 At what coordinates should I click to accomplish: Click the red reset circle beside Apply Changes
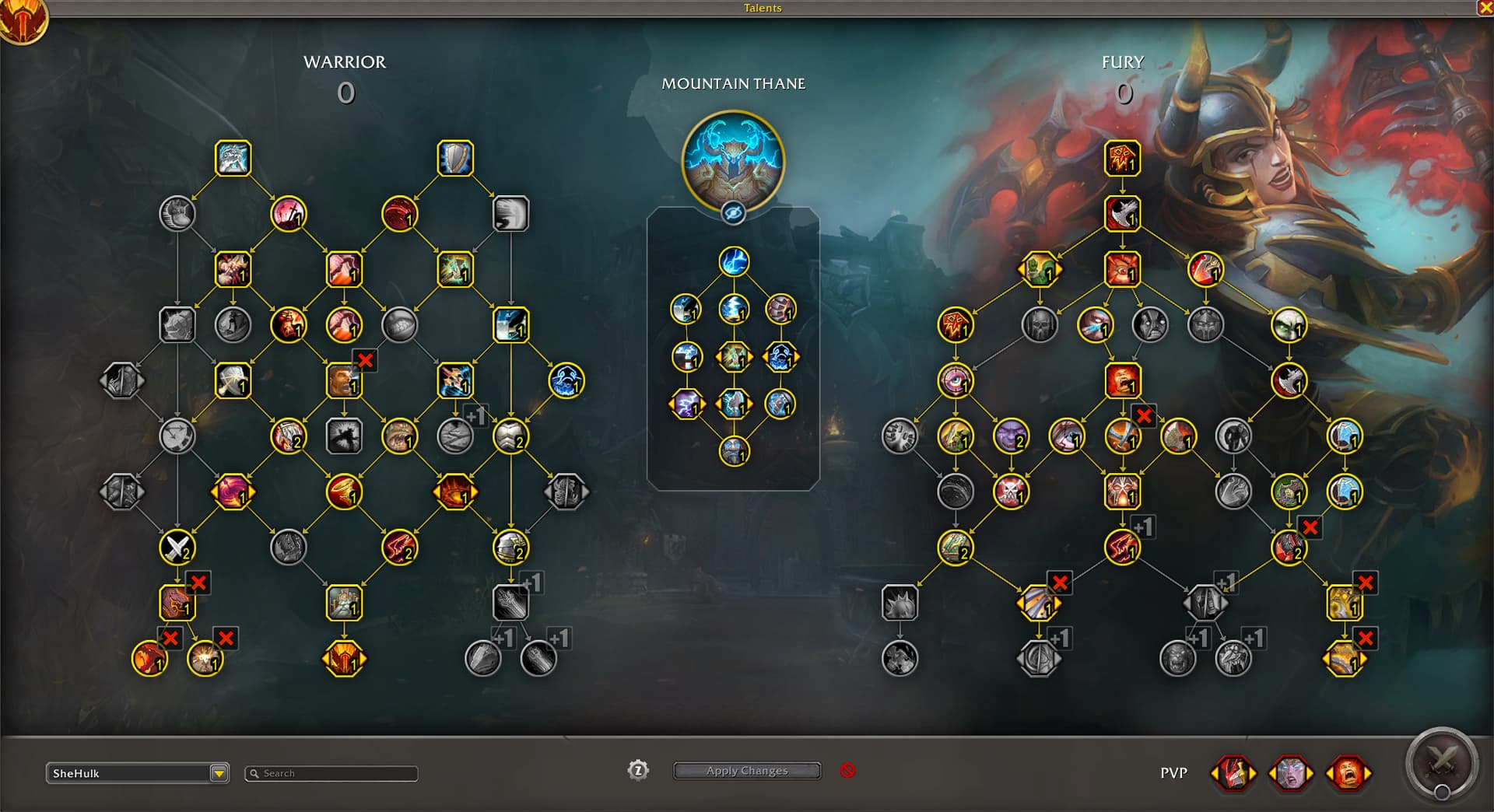tap(847, 771)
